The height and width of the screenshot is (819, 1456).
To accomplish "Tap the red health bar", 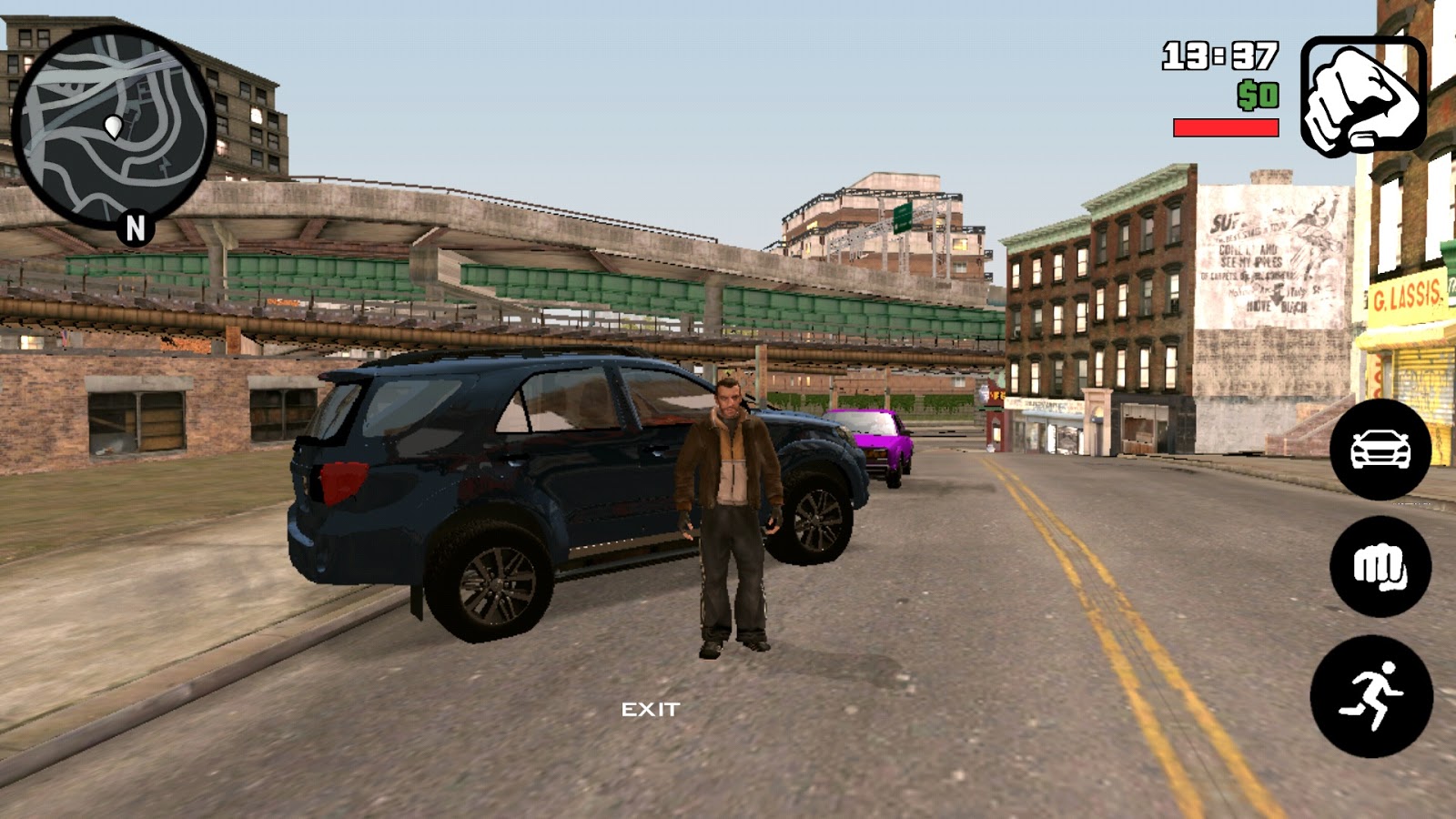I will [1224, 127].
